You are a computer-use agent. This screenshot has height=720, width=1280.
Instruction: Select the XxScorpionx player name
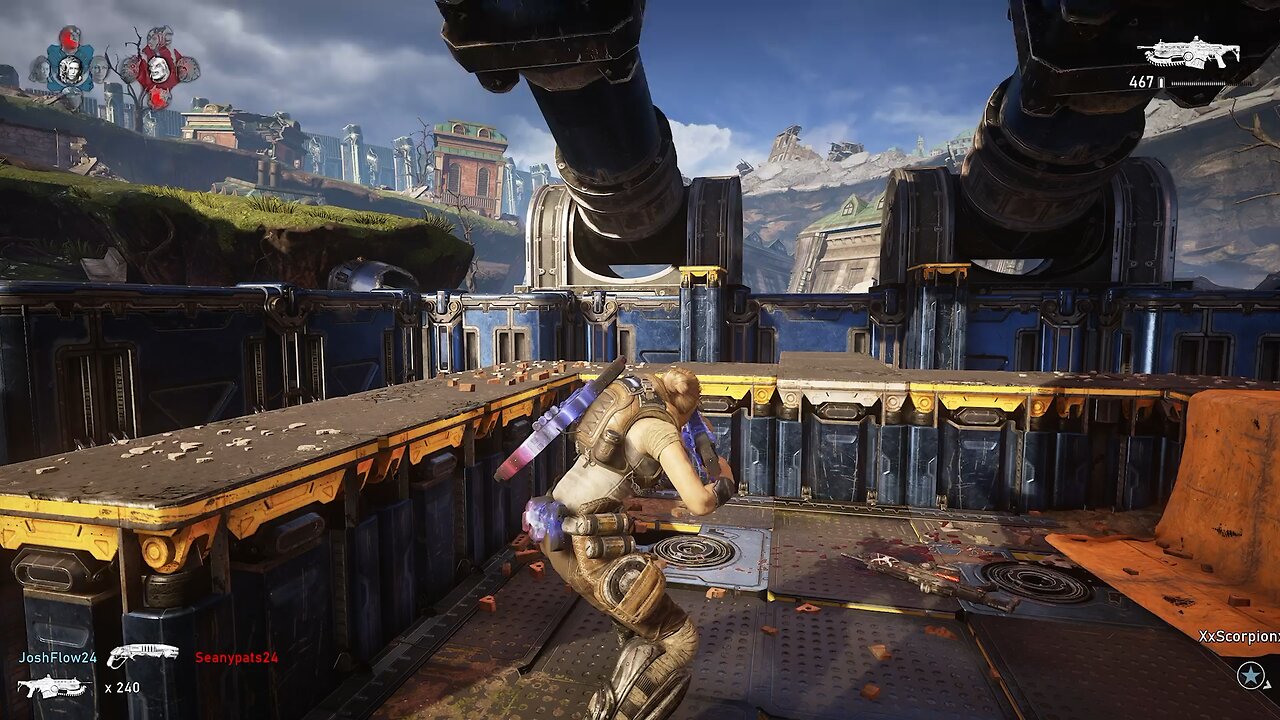point(1240,636)
